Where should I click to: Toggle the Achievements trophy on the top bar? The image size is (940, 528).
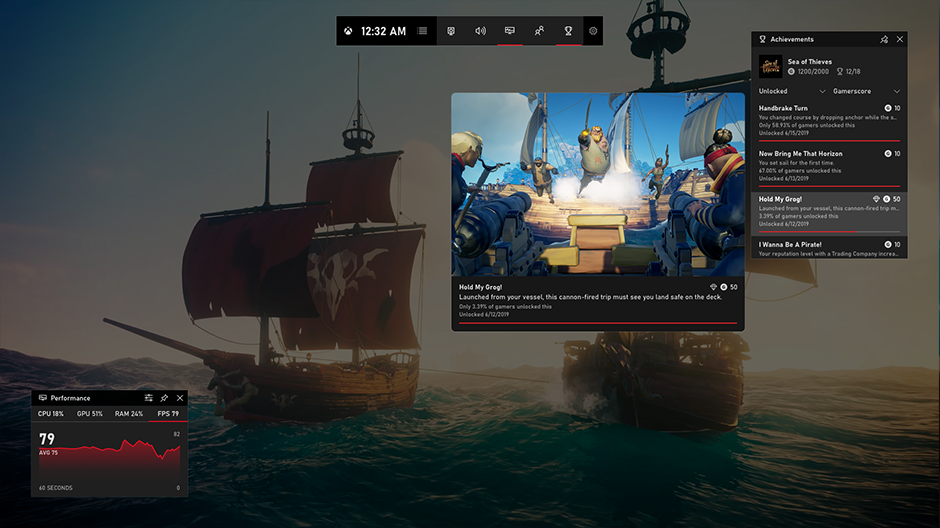click(568, 31)
